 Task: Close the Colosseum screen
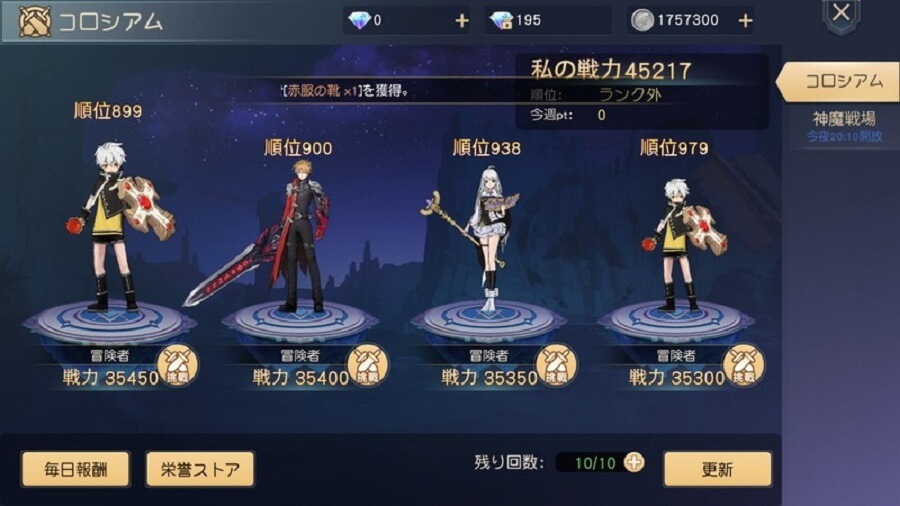click(x=841, y=14)
